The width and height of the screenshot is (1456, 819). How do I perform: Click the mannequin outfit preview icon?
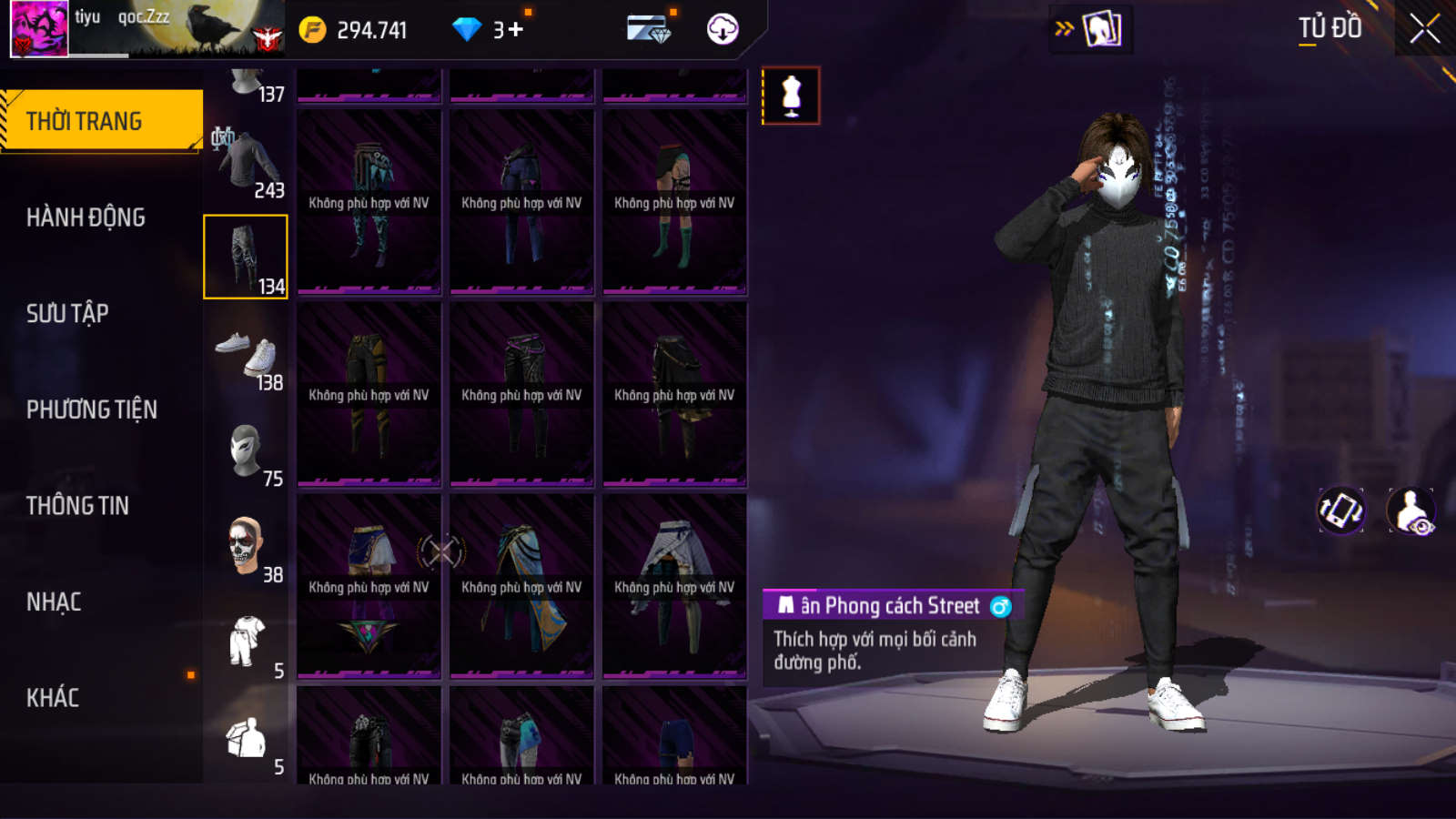(x=791, y=96)
